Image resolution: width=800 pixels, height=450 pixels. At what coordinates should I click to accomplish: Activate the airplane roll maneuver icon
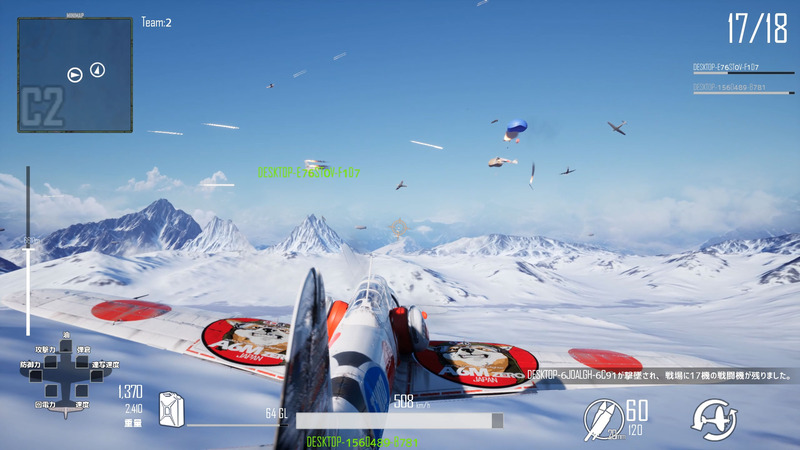tap(714, 418)
